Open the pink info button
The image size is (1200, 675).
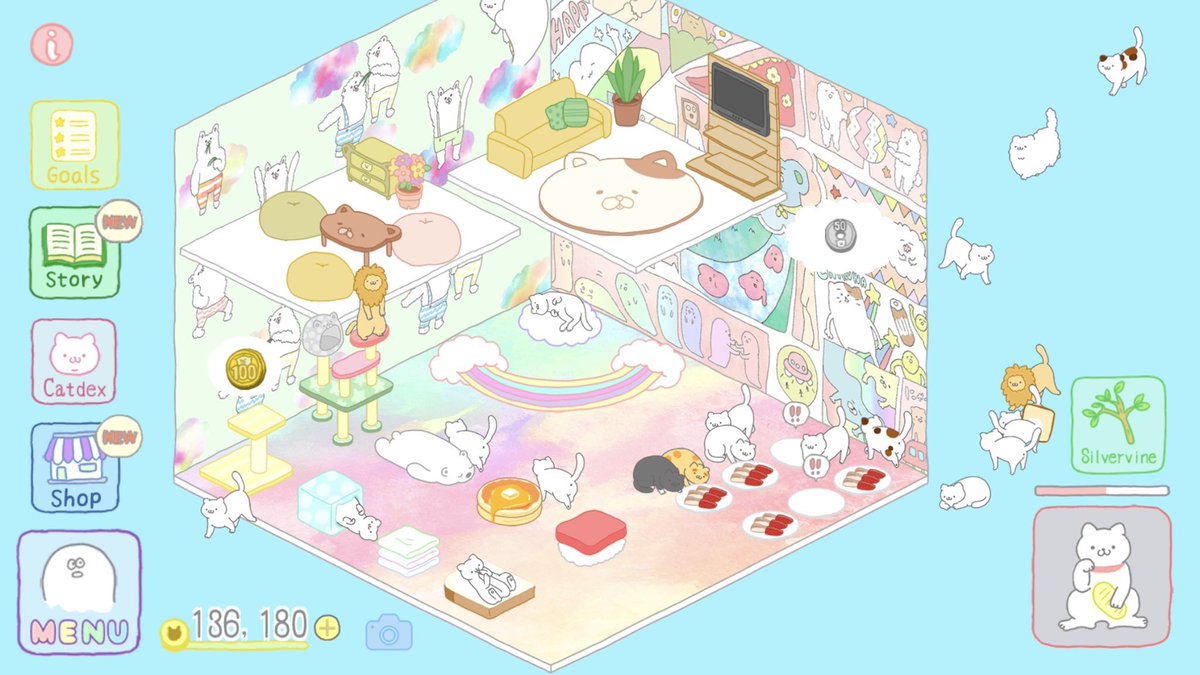click(51, 44)
